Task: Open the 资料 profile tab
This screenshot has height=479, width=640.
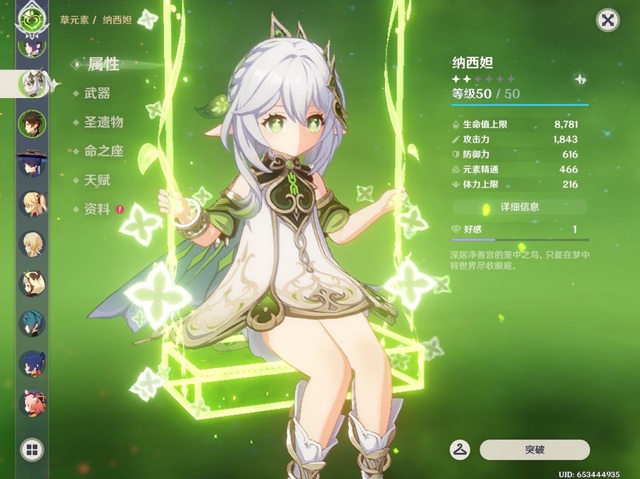Action: tap(97, 209)
